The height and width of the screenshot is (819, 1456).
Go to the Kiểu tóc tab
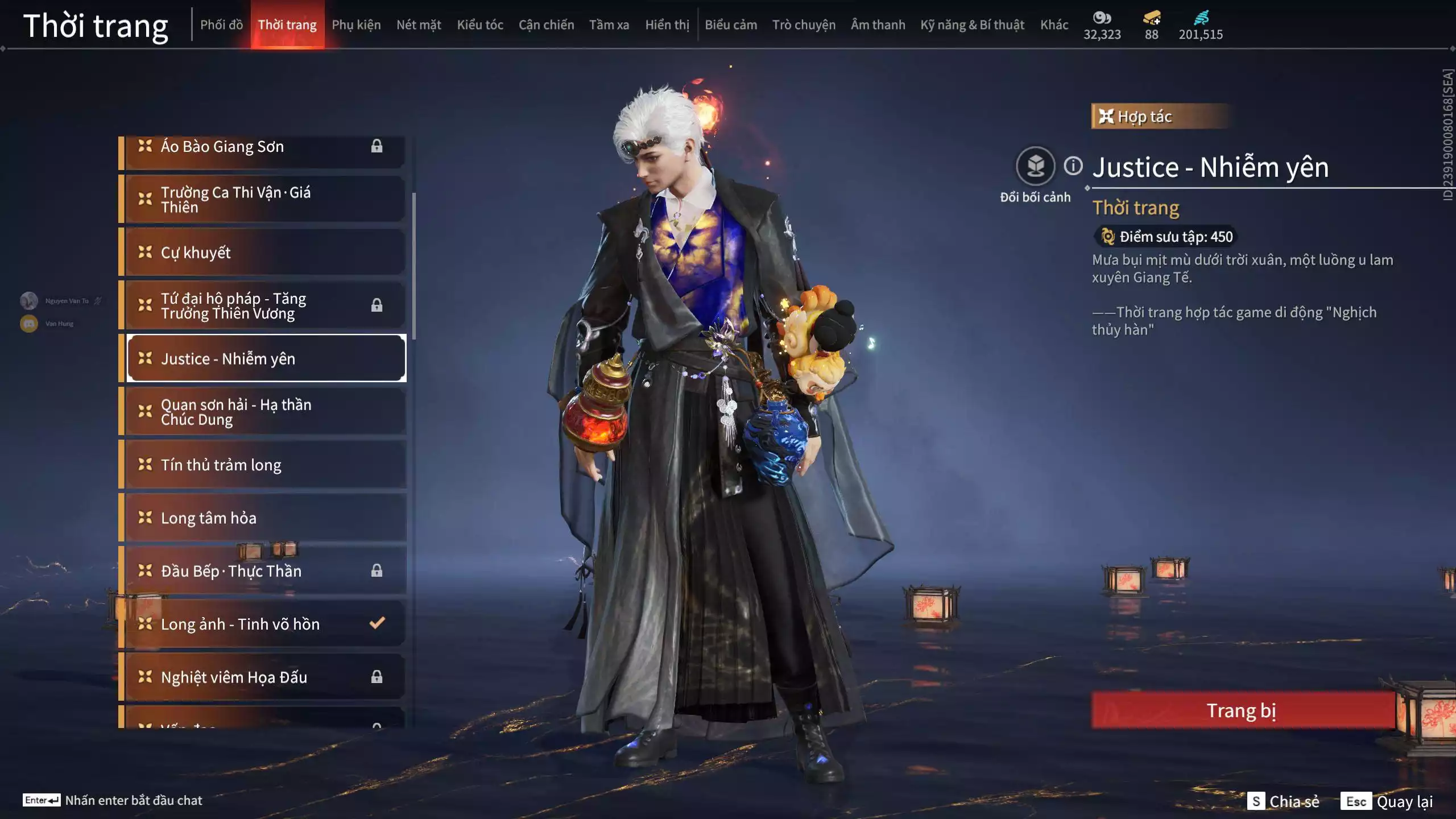click(x=480, y=25)
